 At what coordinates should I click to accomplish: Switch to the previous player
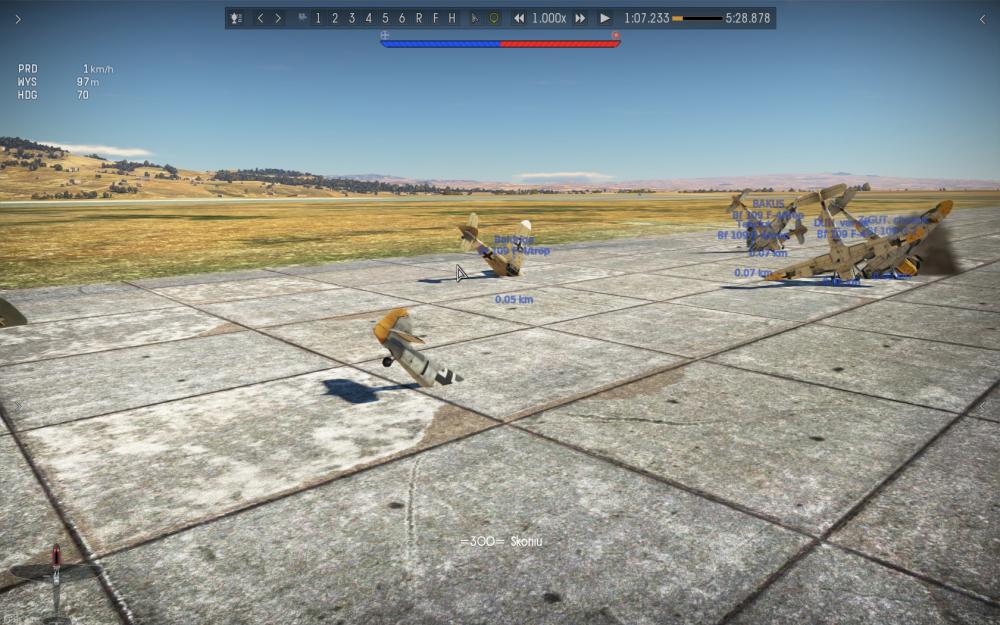pyautogui.click(x=261, y=18)
